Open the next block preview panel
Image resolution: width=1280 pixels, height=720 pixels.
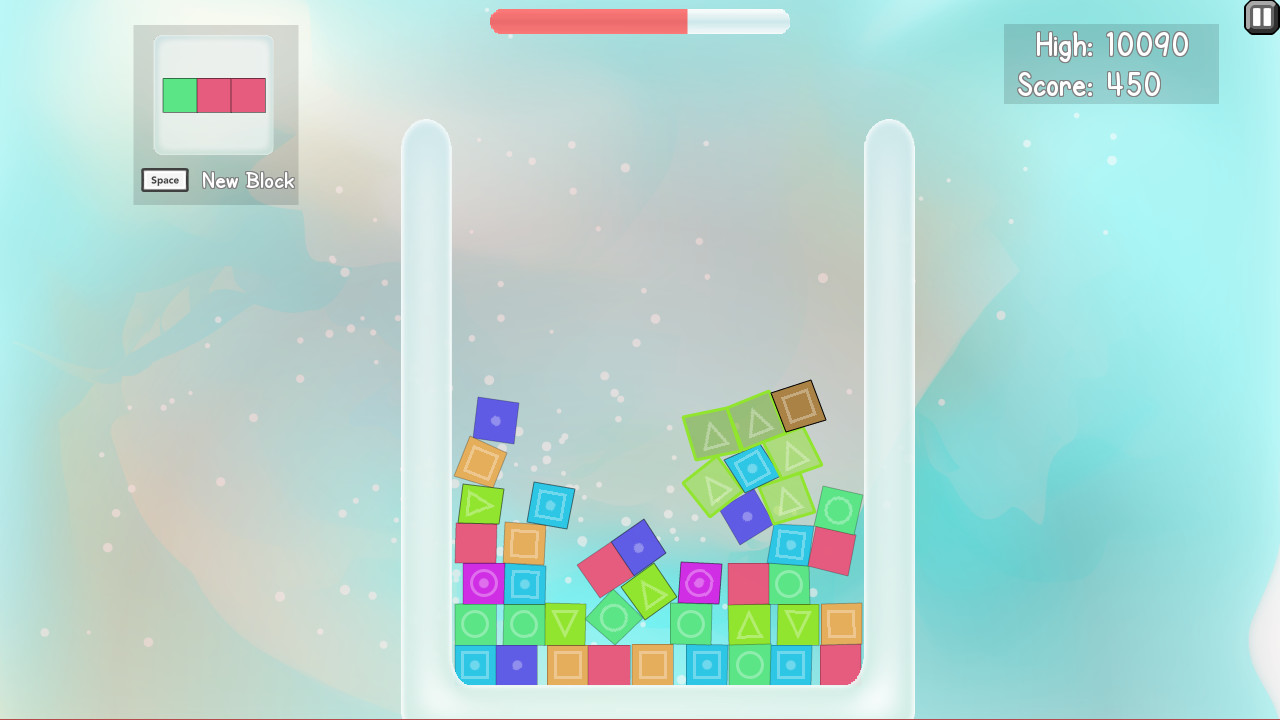click(x=215, y=95)
